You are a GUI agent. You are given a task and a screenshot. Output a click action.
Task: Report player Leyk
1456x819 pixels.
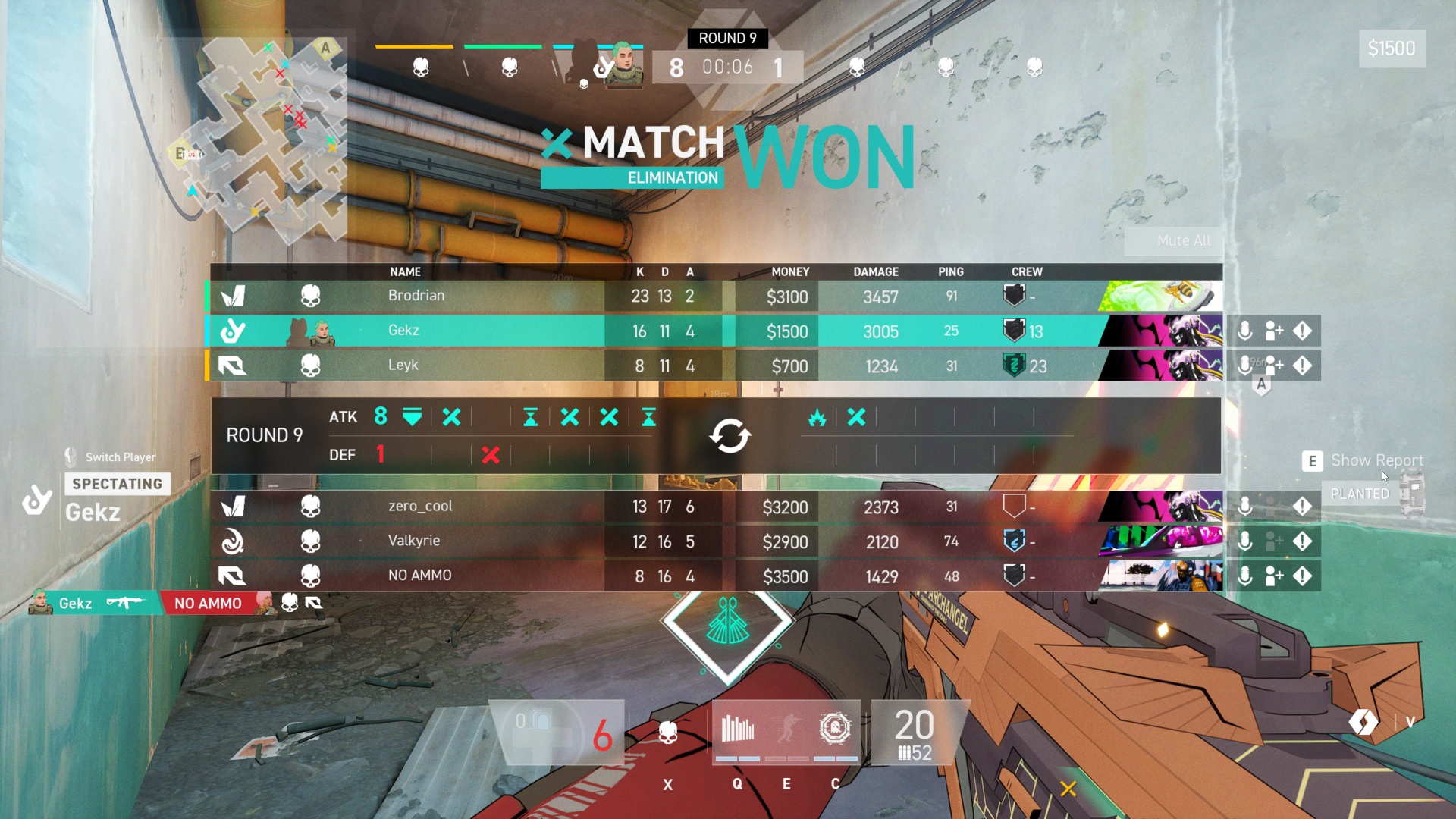point(1302,366)
